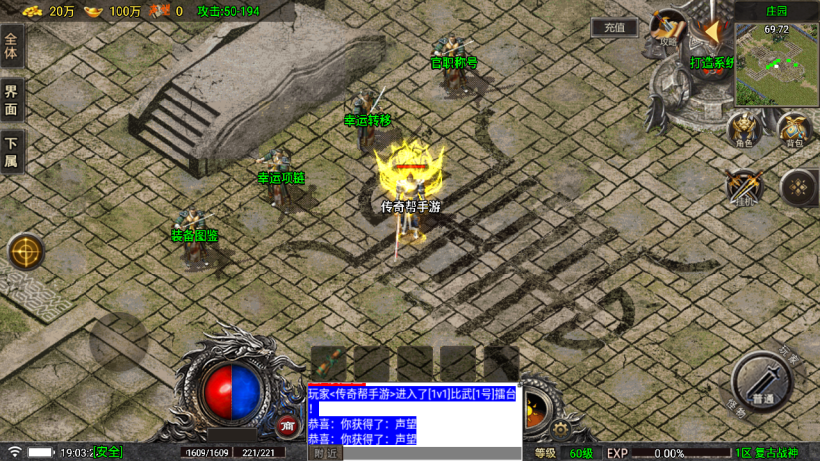Open the four-diamond menu toggle button
Image resolution: width=820 pixels, height=461 pixels.
coord(798,187)
